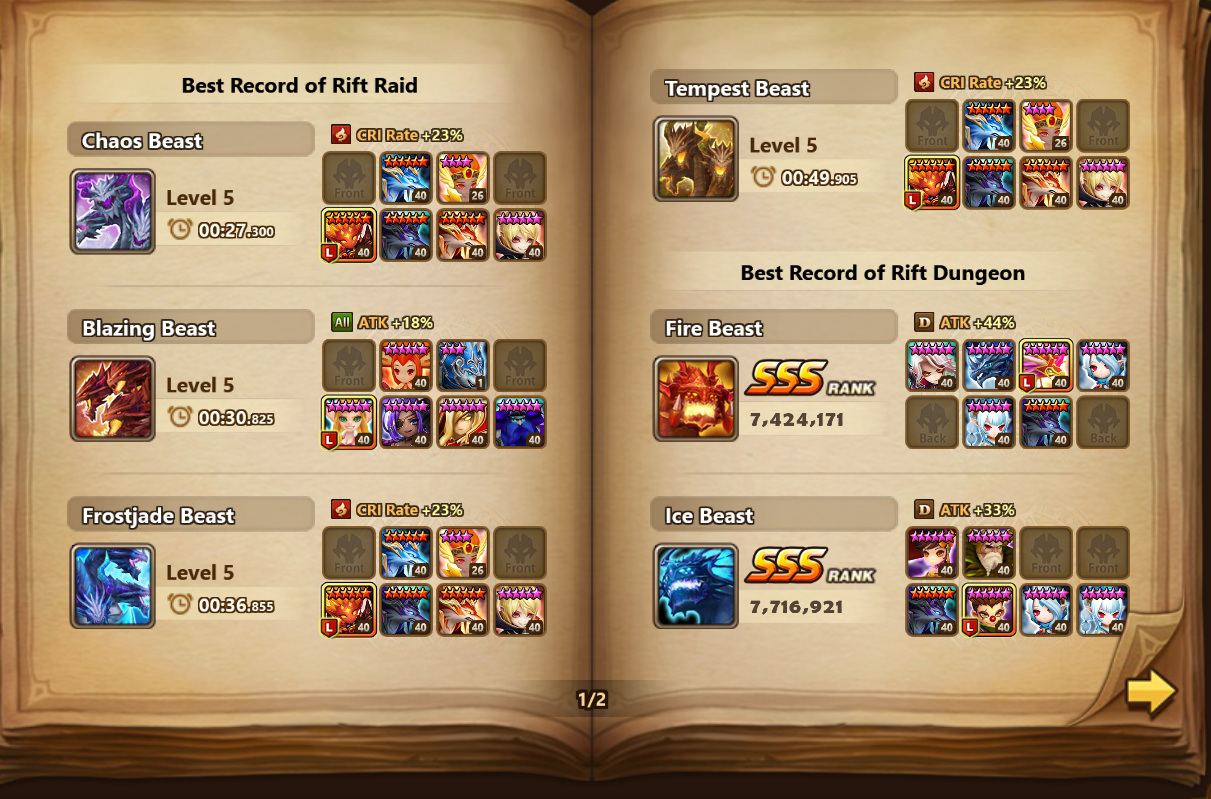Click the Frostjade Beast name banner
1211x799 pixels.
(190, 516)
